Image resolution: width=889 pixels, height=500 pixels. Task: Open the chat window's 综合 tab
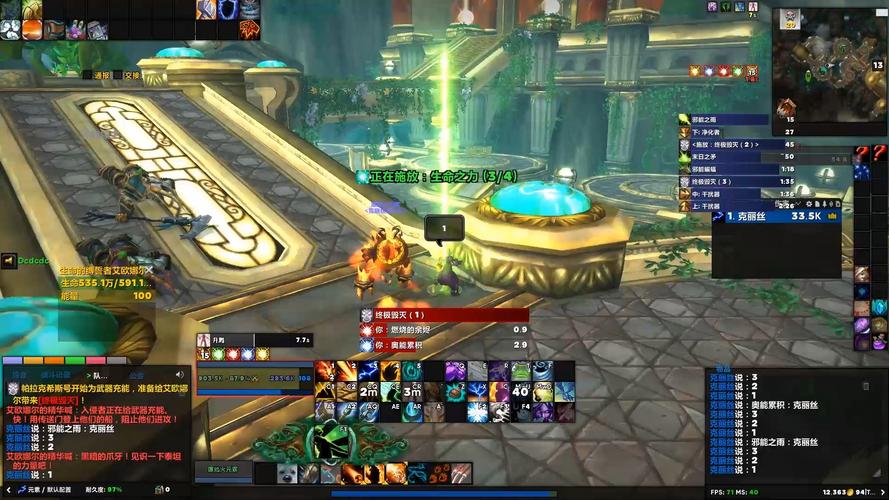click(19, 376)
